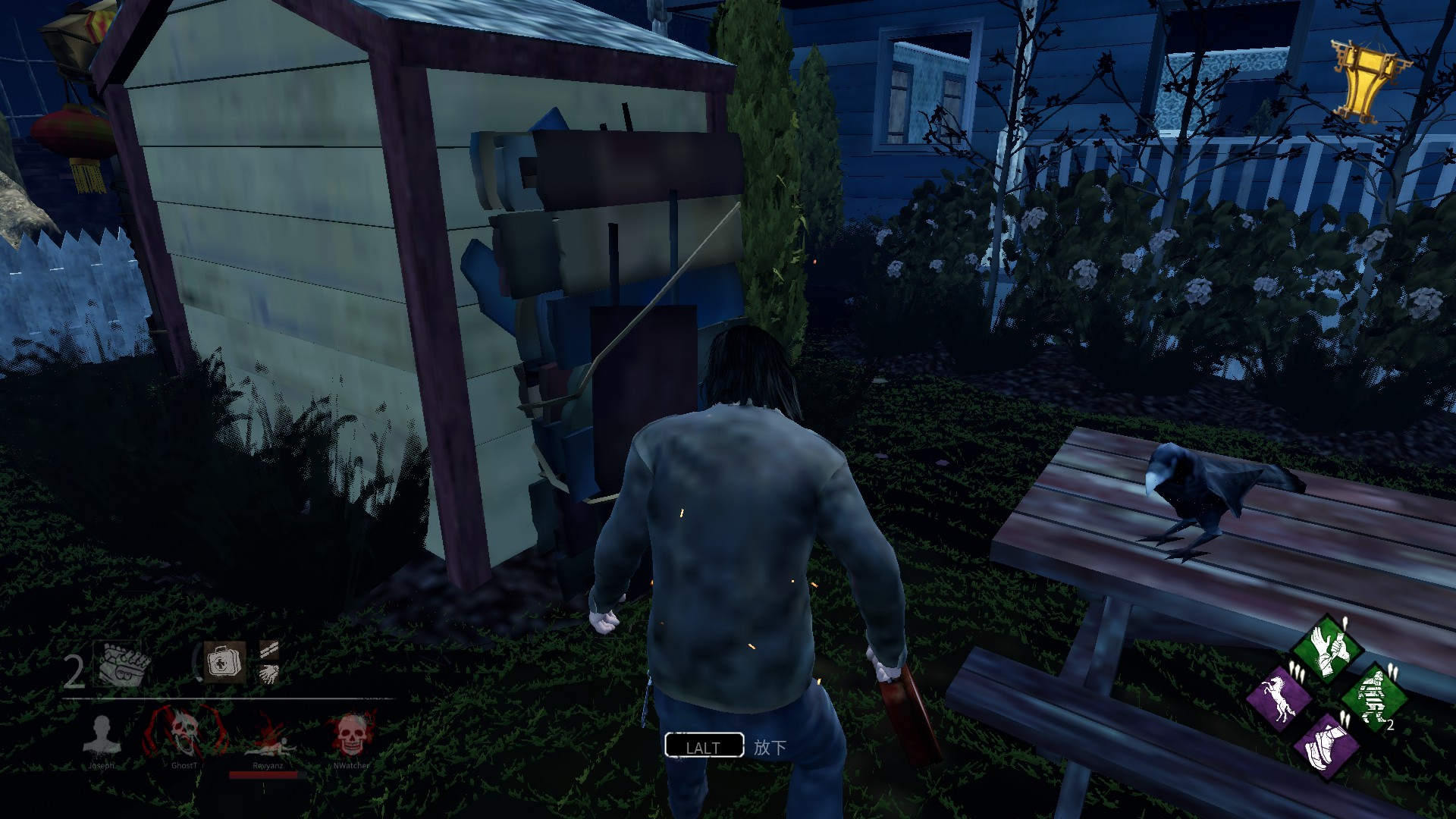Image resolution: width=1456 pixels, height=819 pixels.
Task: Select the medkit item icon
Action: 223,663
